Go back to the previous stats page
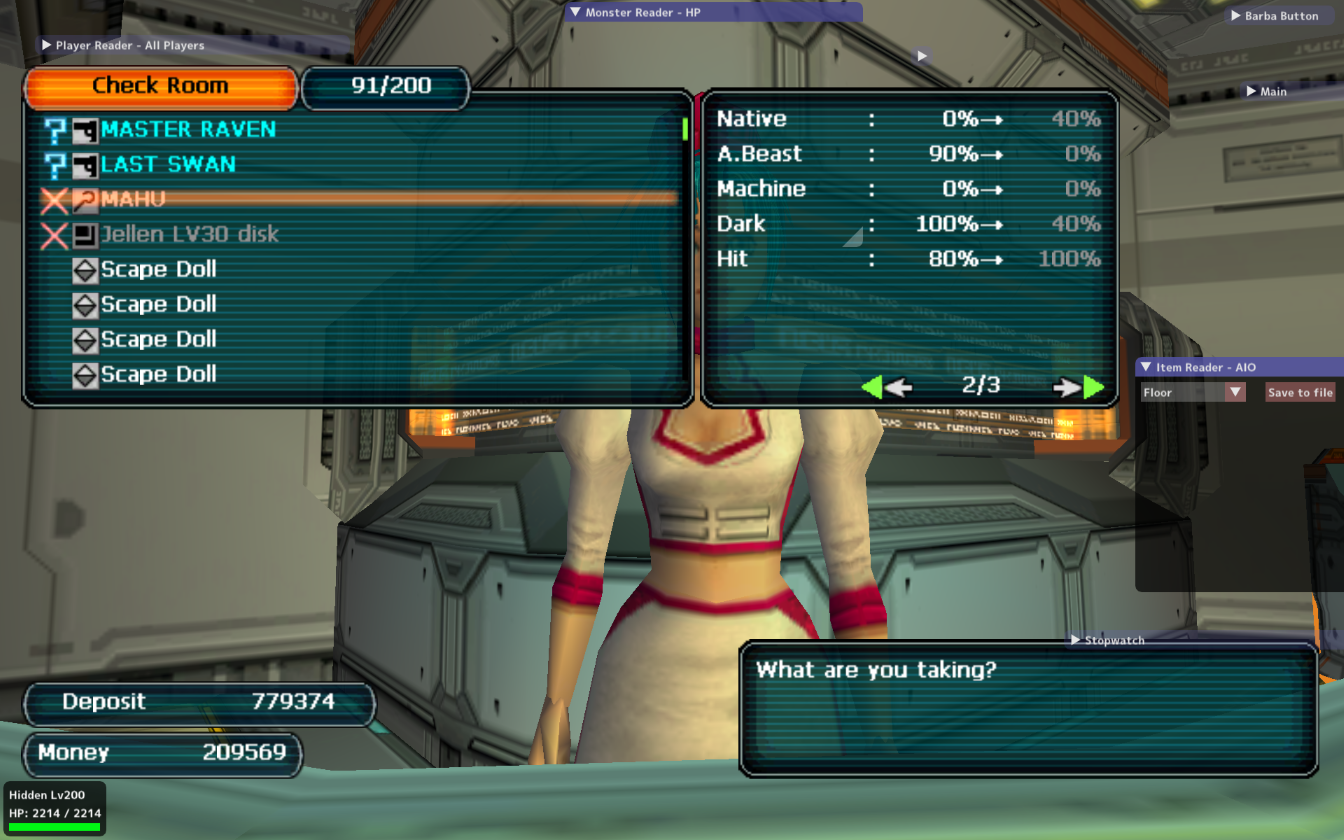The height and width of the screenshot is (840, 1344). tap(885, 387)
